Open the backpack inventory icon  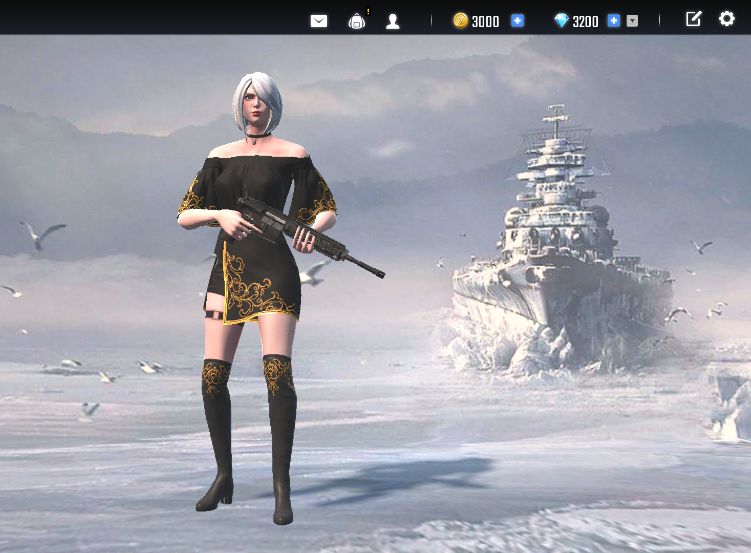click(x=357, y=21)
